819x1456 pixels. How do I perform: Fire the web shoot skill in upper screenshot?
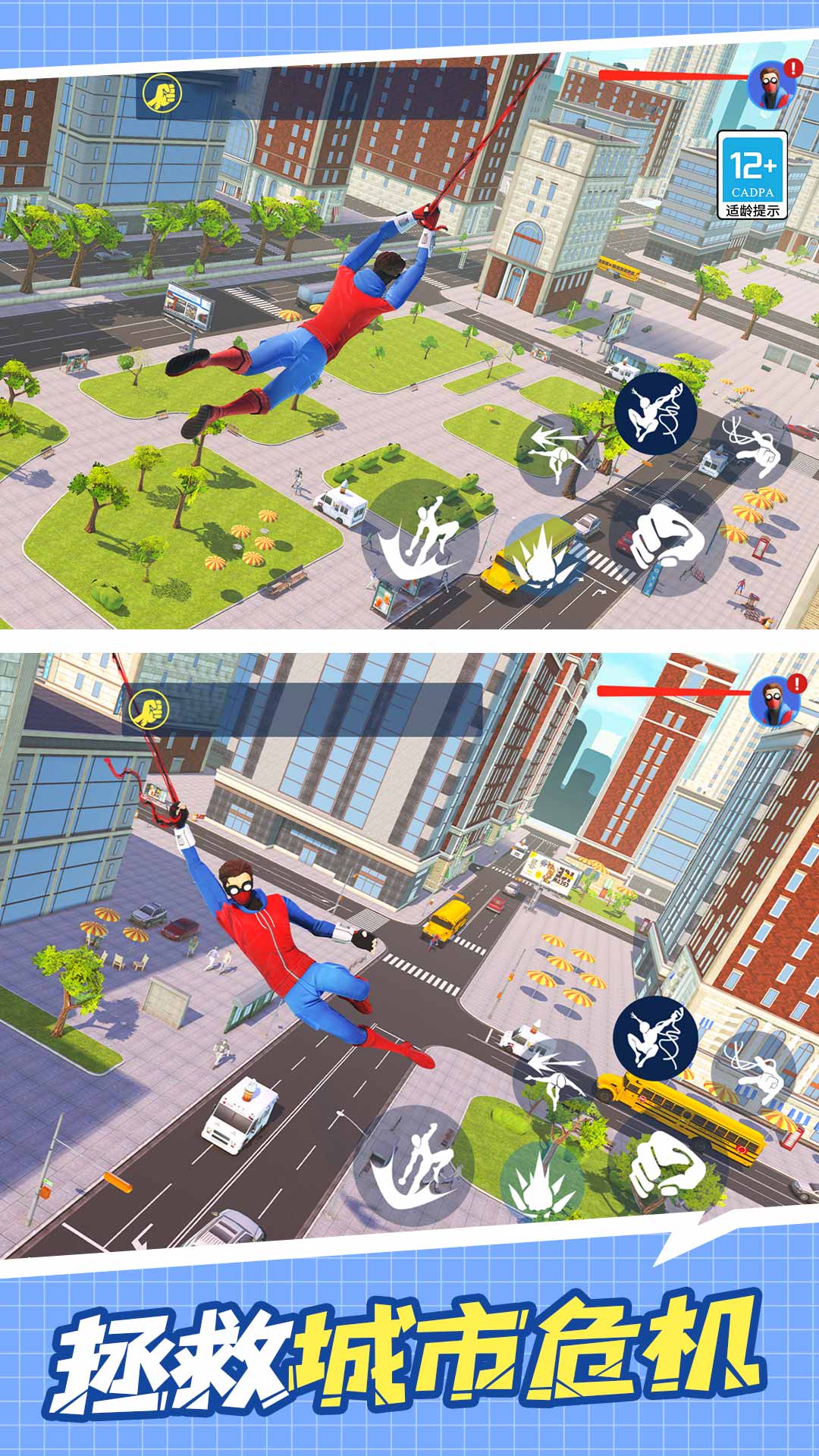750,447
